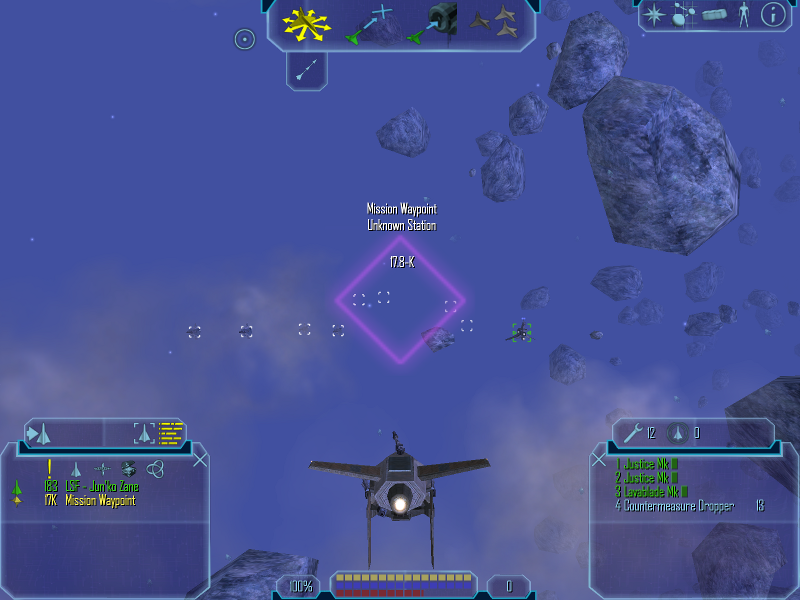Screen dimensions: 800x600
Task: Show the player reputation figure icon
Action: coord(742,15)
